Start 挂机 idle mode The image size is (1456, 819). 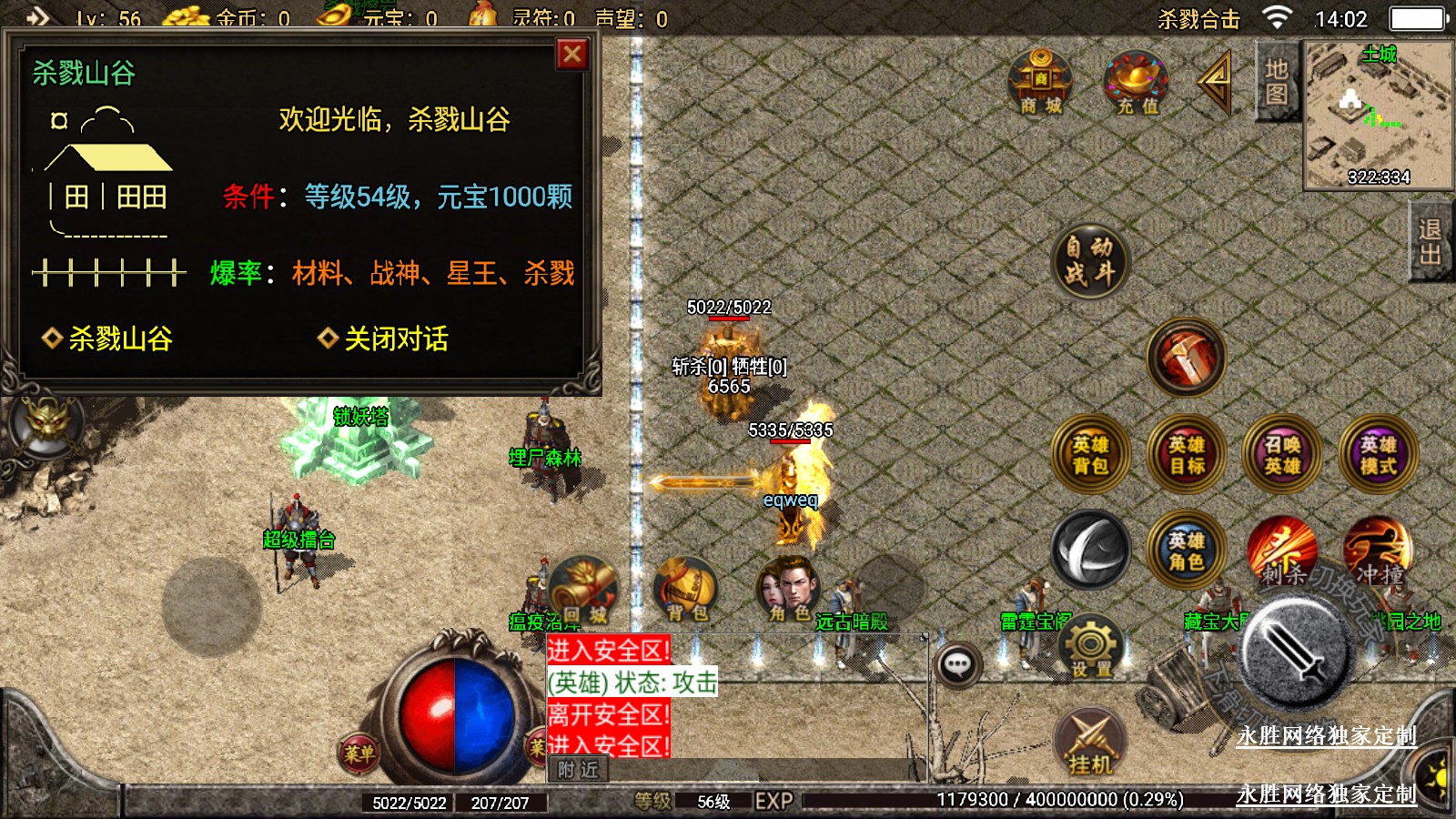[x=1090, y=742]
